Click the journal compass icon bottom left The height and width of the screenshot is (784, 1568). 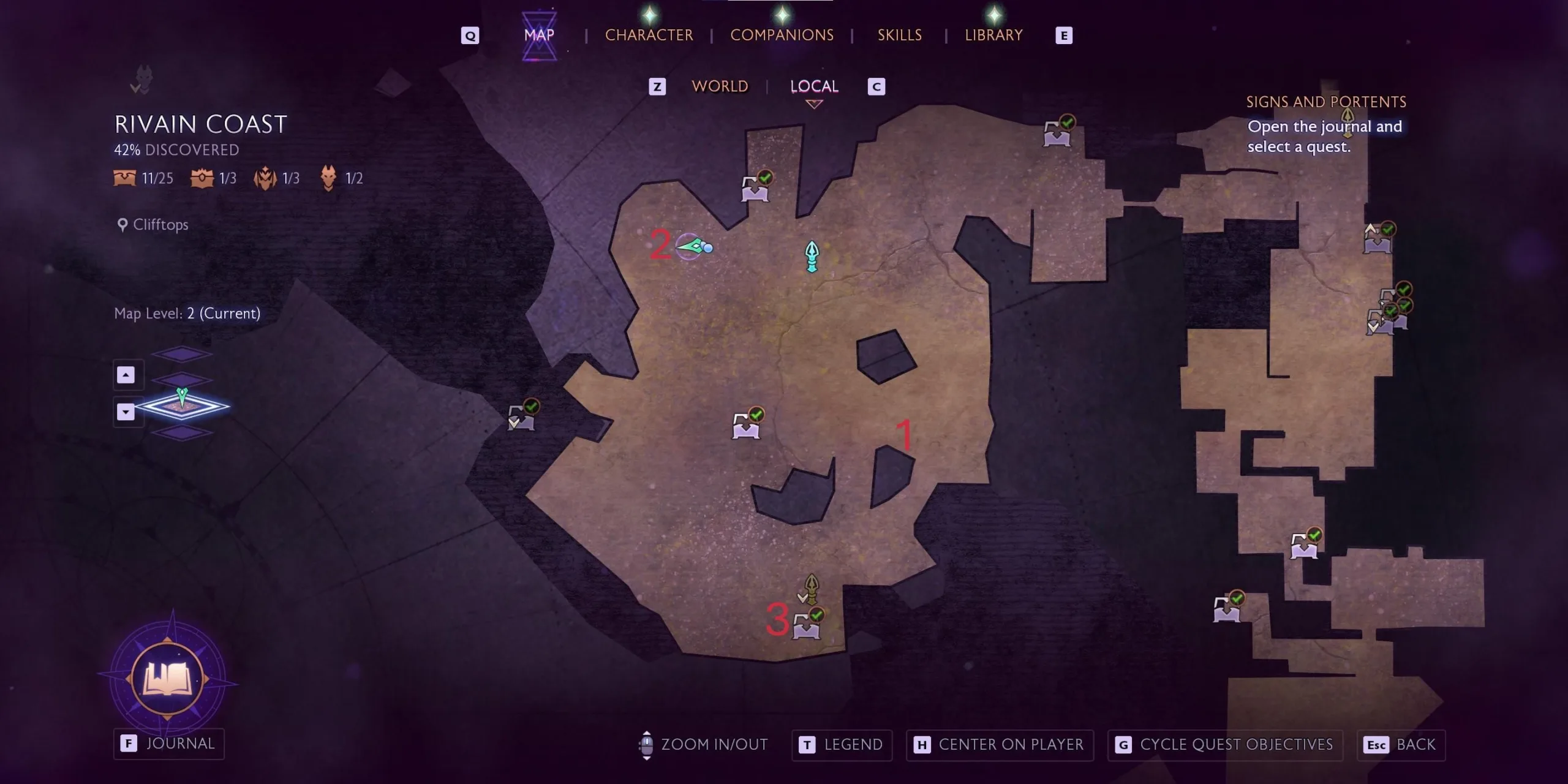click(168, 677)
